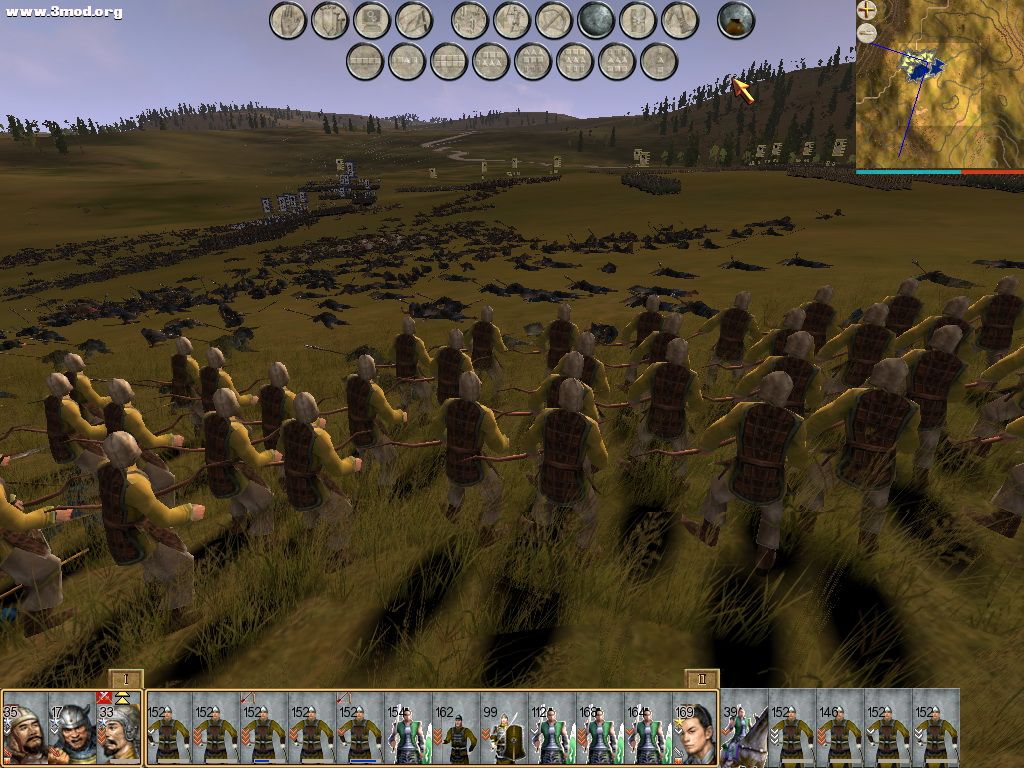Select group I tab
1024x768 pixels.
[x=126, y=679]
